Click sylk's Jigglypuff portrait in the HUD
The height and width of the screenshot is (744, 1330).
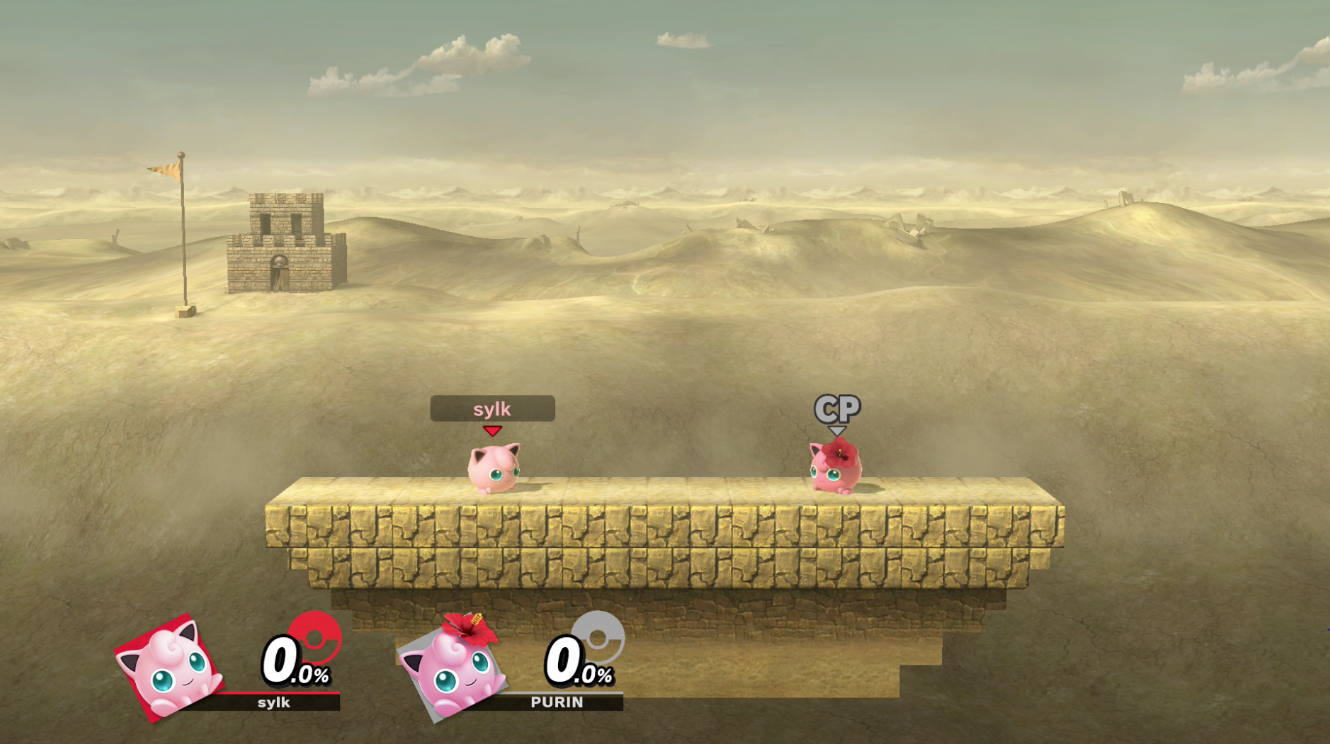pyautogui.click(x=170, y=668)
